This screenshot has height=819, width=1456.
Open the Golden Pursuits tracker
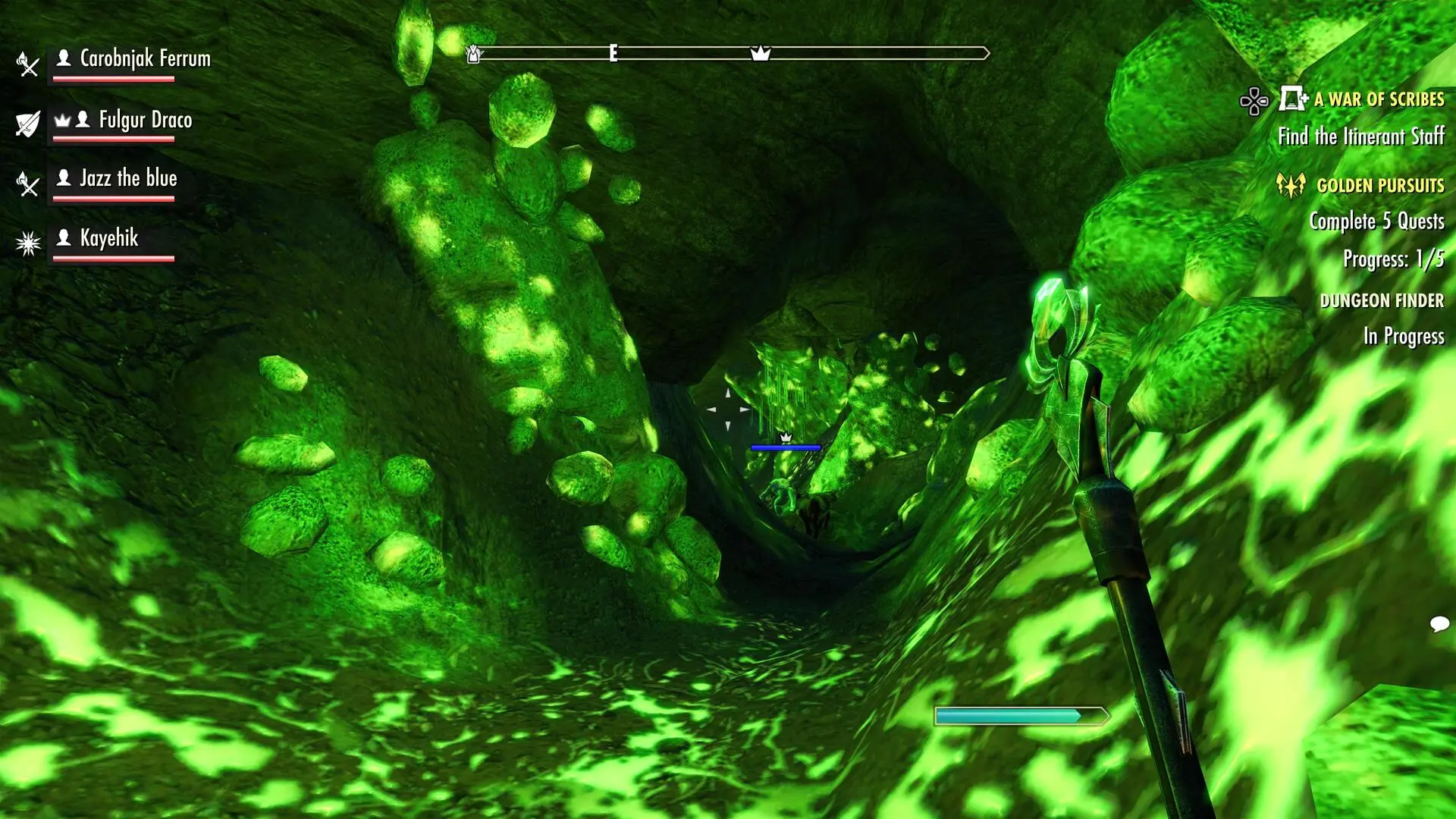pyautogui.click(x=1379, y=186)
